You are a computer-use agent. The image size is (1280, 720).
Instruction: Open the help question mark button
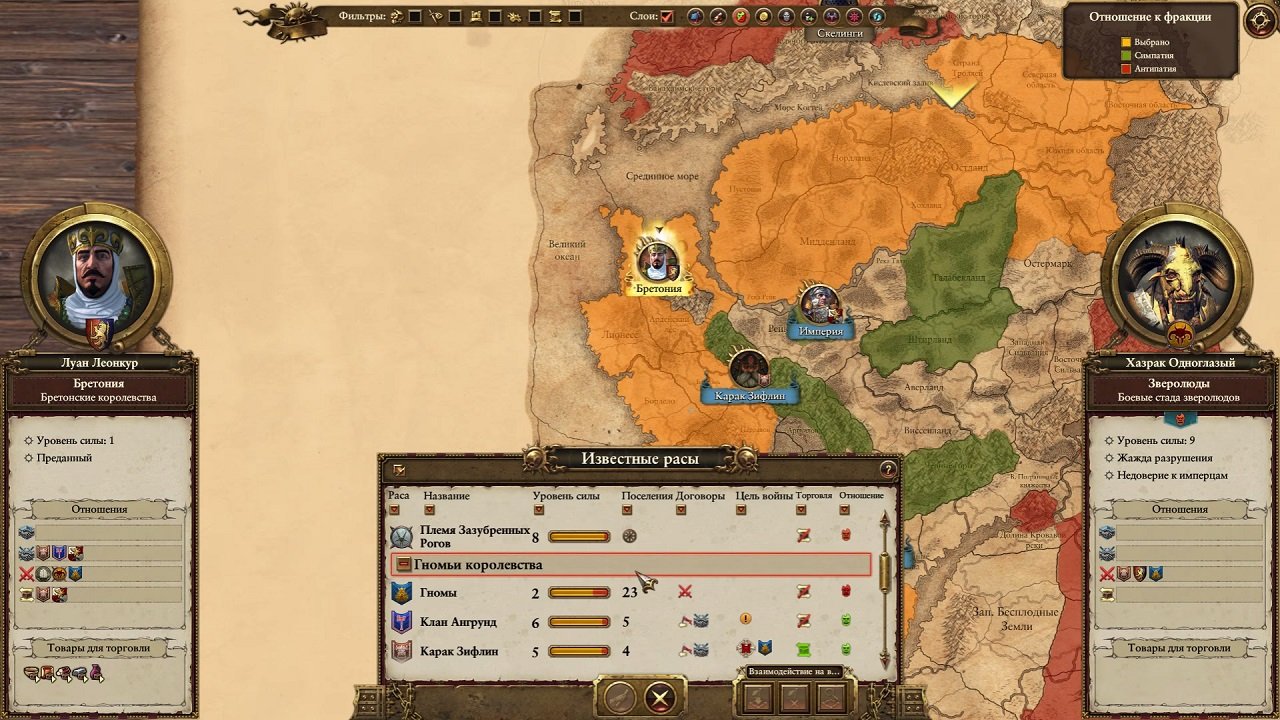pyautogui.click(x=887, y=469)
